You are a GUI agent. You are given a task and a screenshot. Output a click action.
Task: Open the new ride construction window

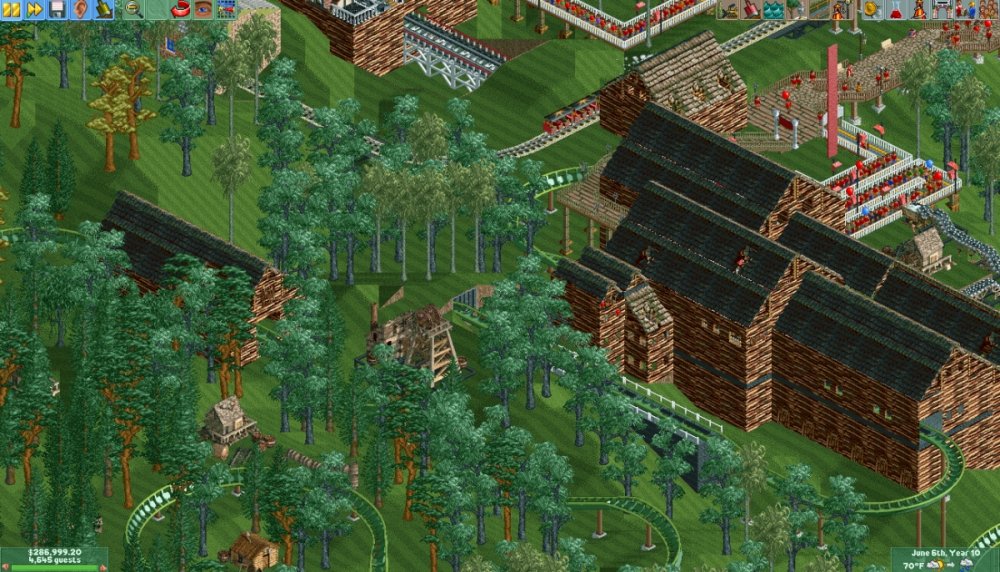pyautogui.click(x=840, y=9)
